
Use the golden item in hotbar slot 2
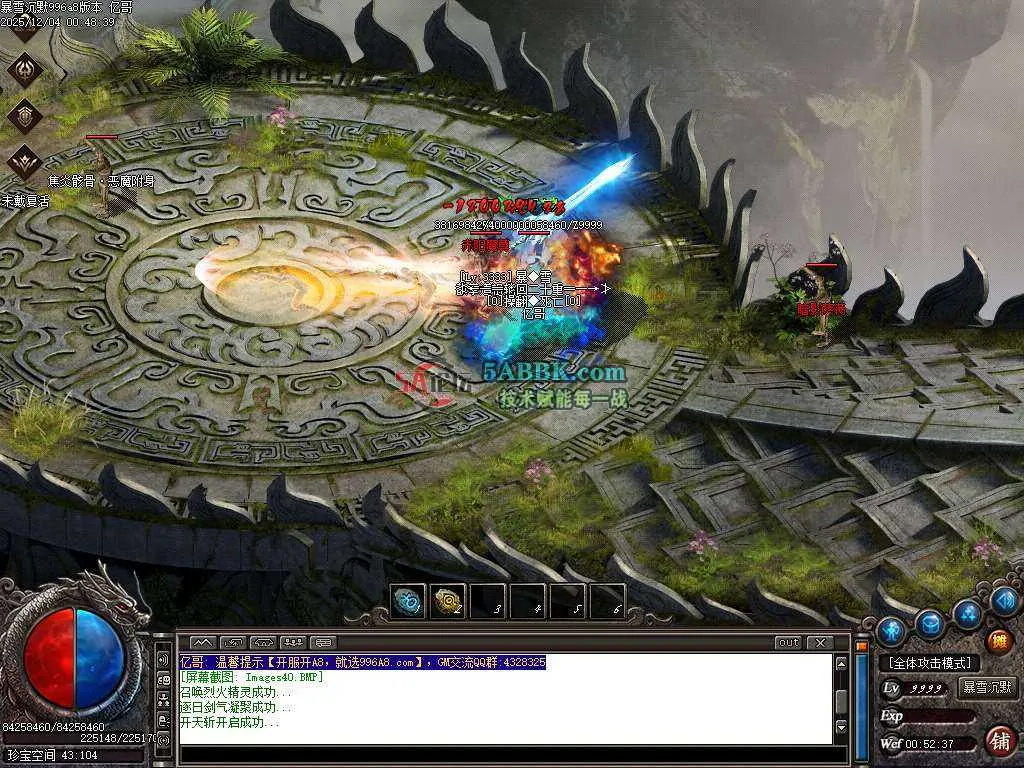447,601
